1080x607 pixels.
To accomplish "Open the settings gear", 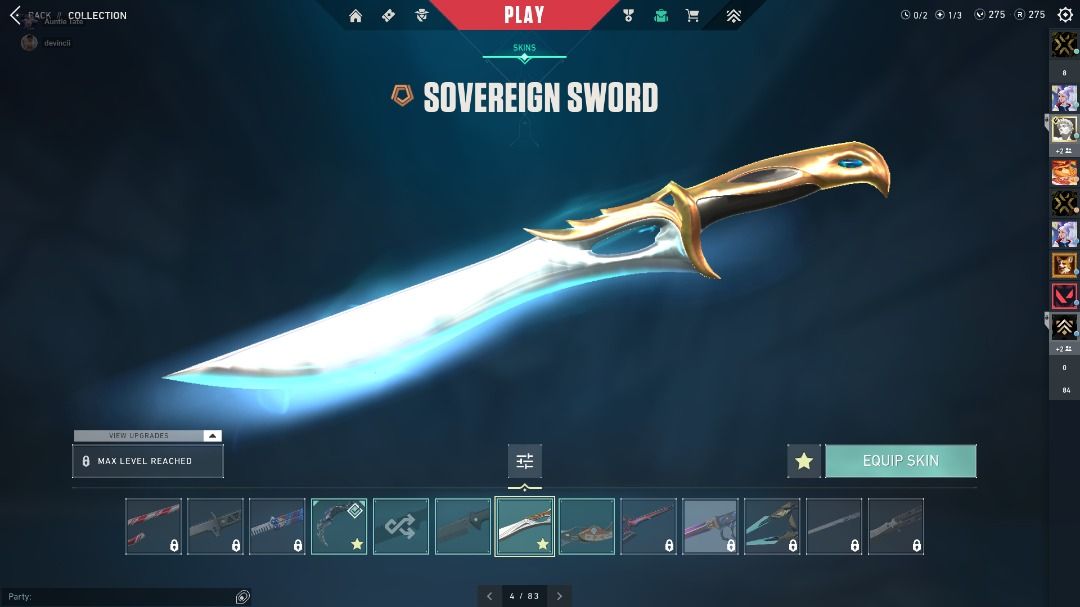I will pos(1065,15).
